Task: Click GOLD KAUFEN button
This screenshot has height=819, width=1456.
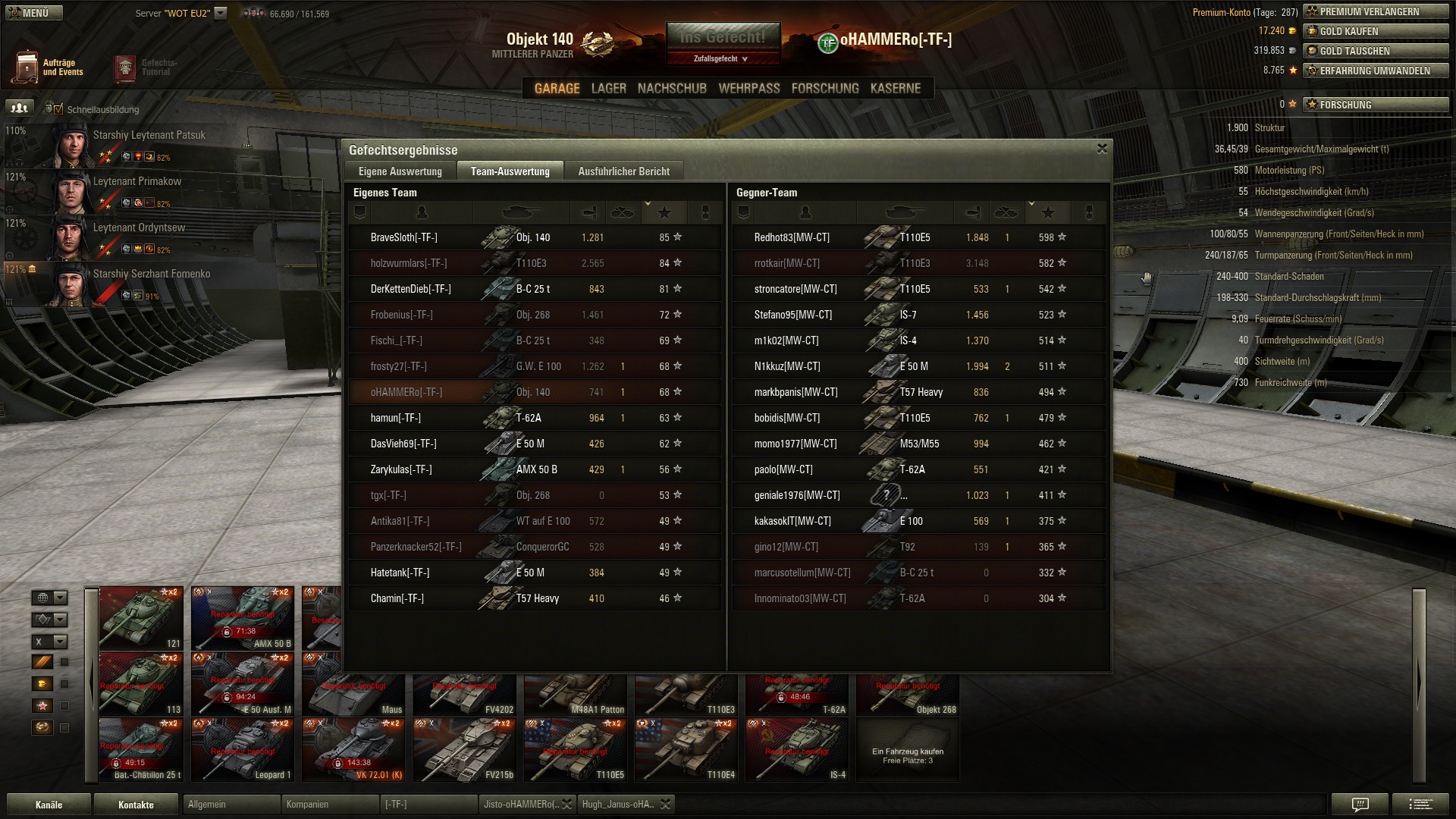Action: pos(1376,31)
